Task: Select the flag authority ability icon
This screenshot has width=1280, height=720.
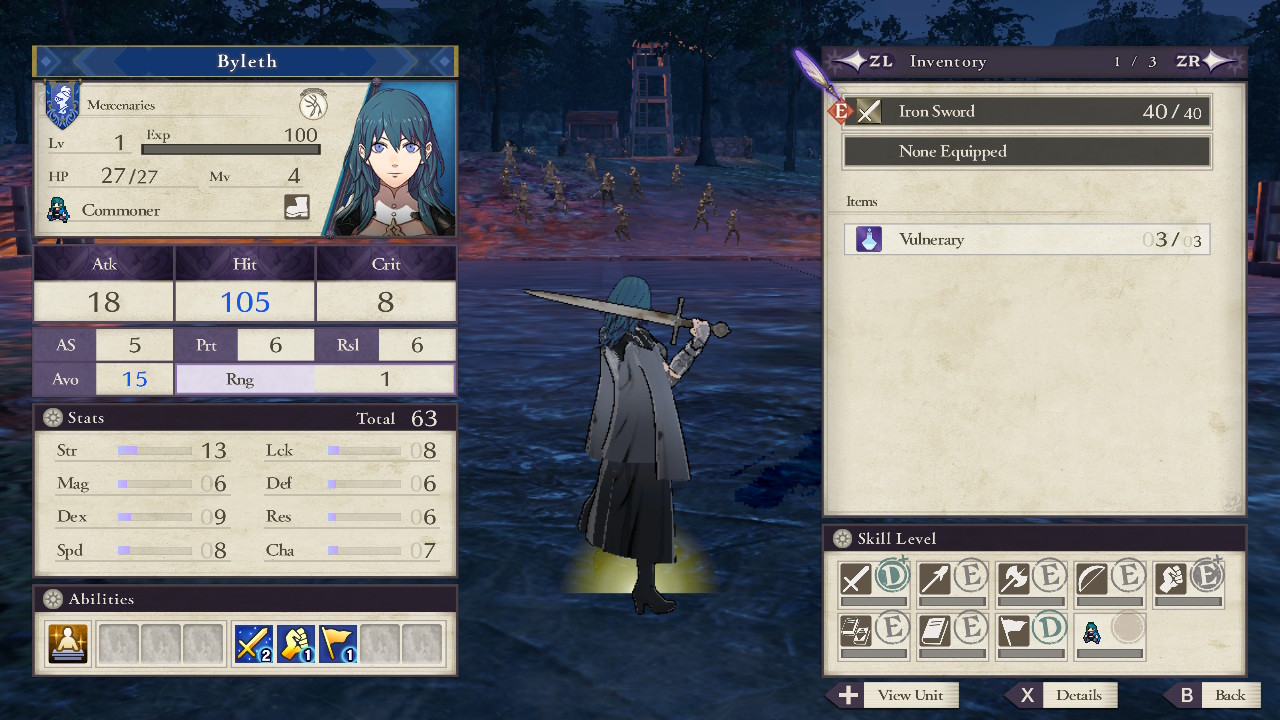Action: (x=338, y=643)
